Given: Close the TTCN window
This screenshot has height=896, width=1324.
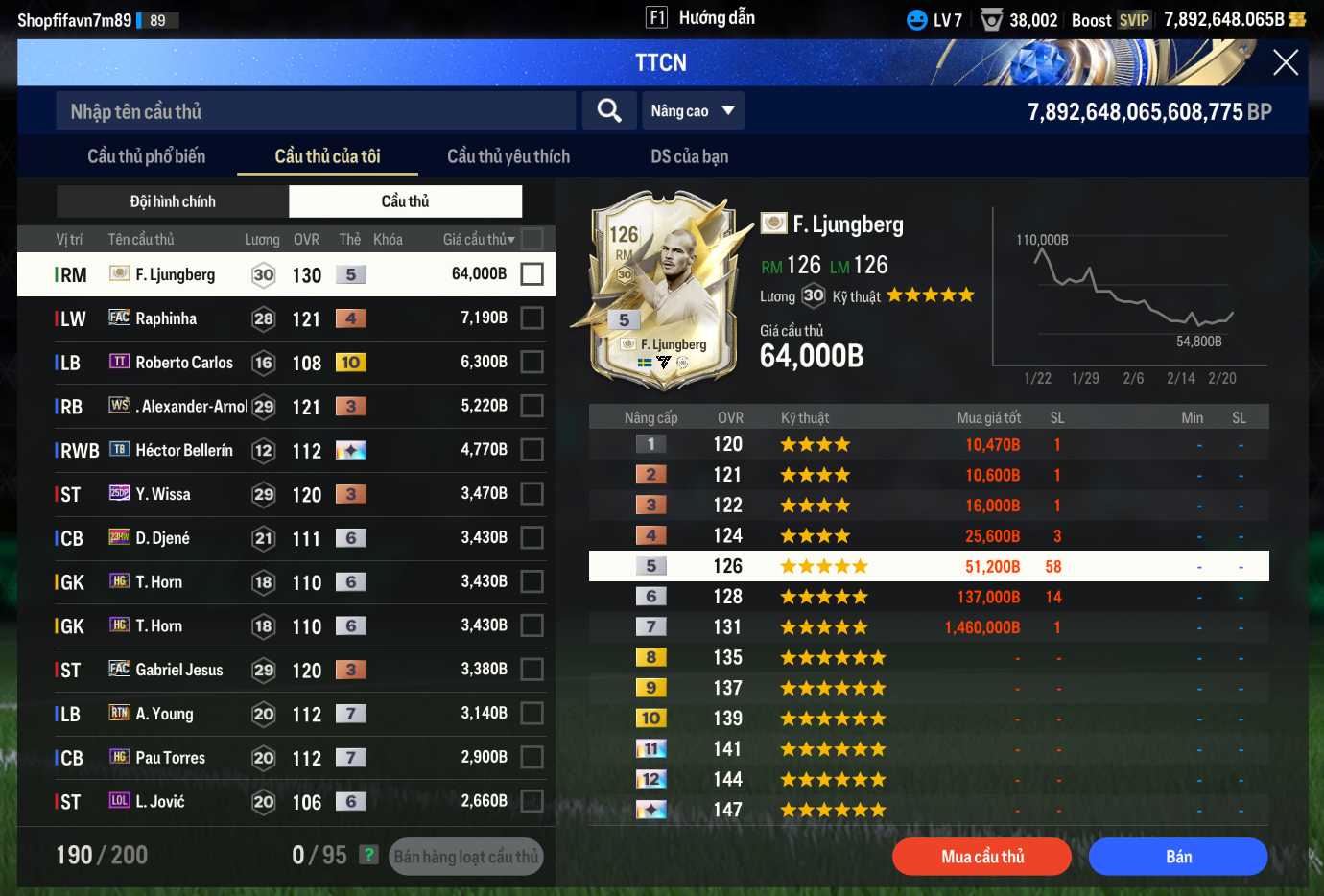Looking at the screenshot, I should pyautogui.click(x=1285, y=63).
